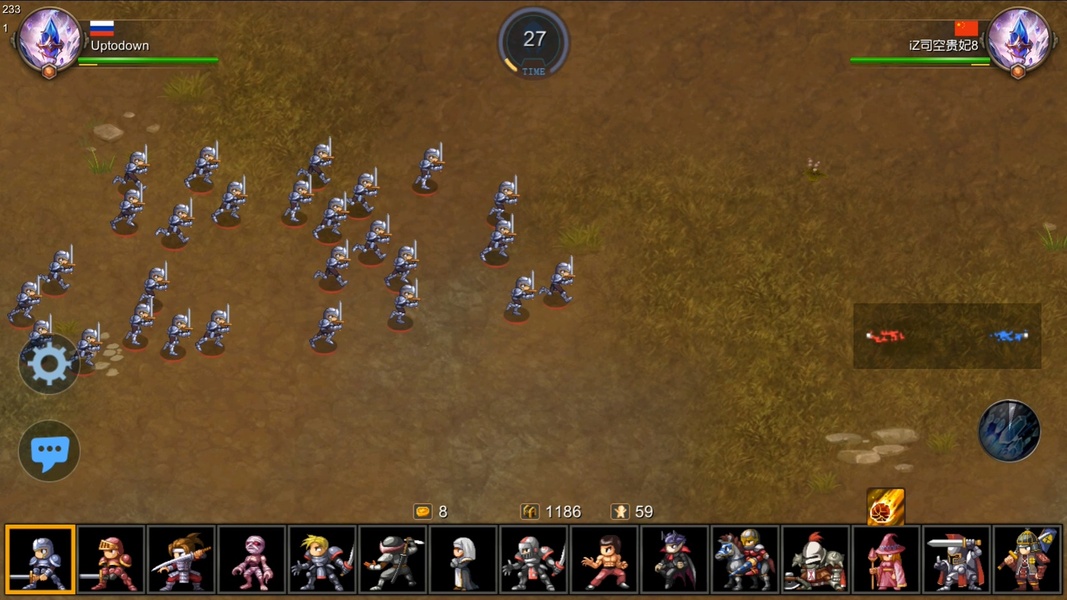This screenshot has height=600, width=1067.
Task: Pick the red-visored helmeted soldier unit
Action: (534, 560)
